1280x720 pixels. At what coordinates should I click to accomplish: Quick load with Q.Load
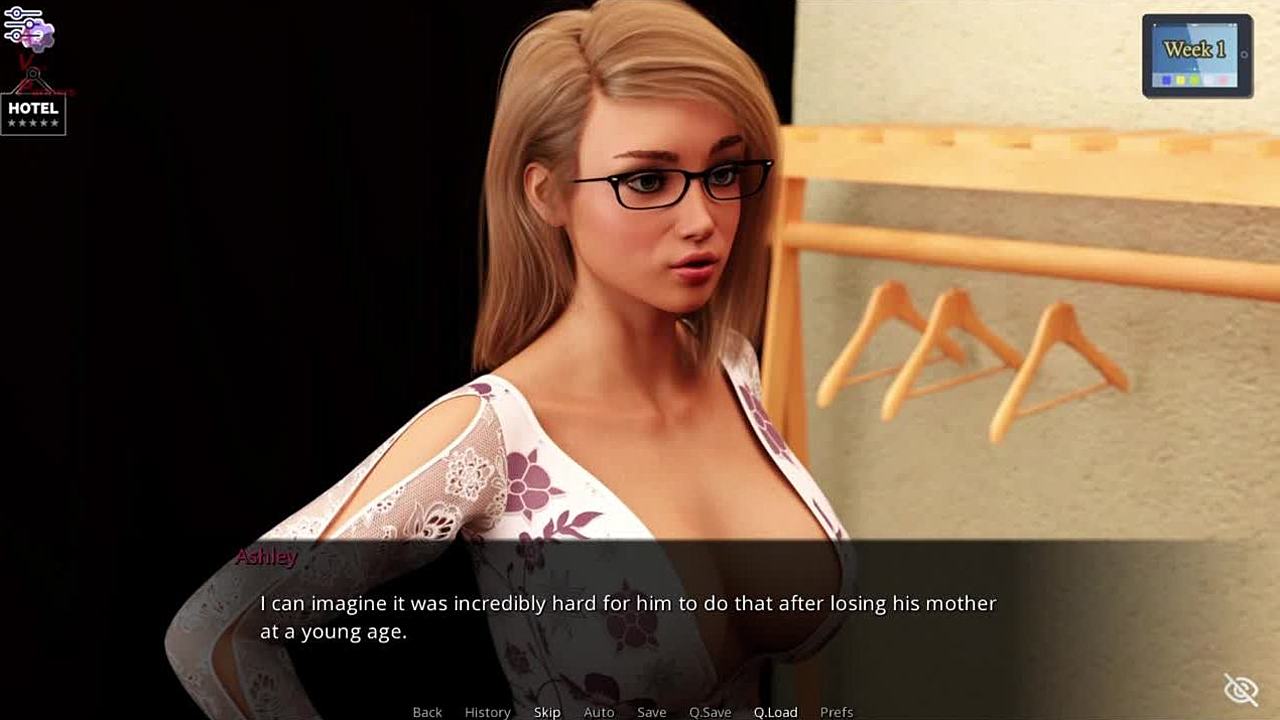[775, 712]
